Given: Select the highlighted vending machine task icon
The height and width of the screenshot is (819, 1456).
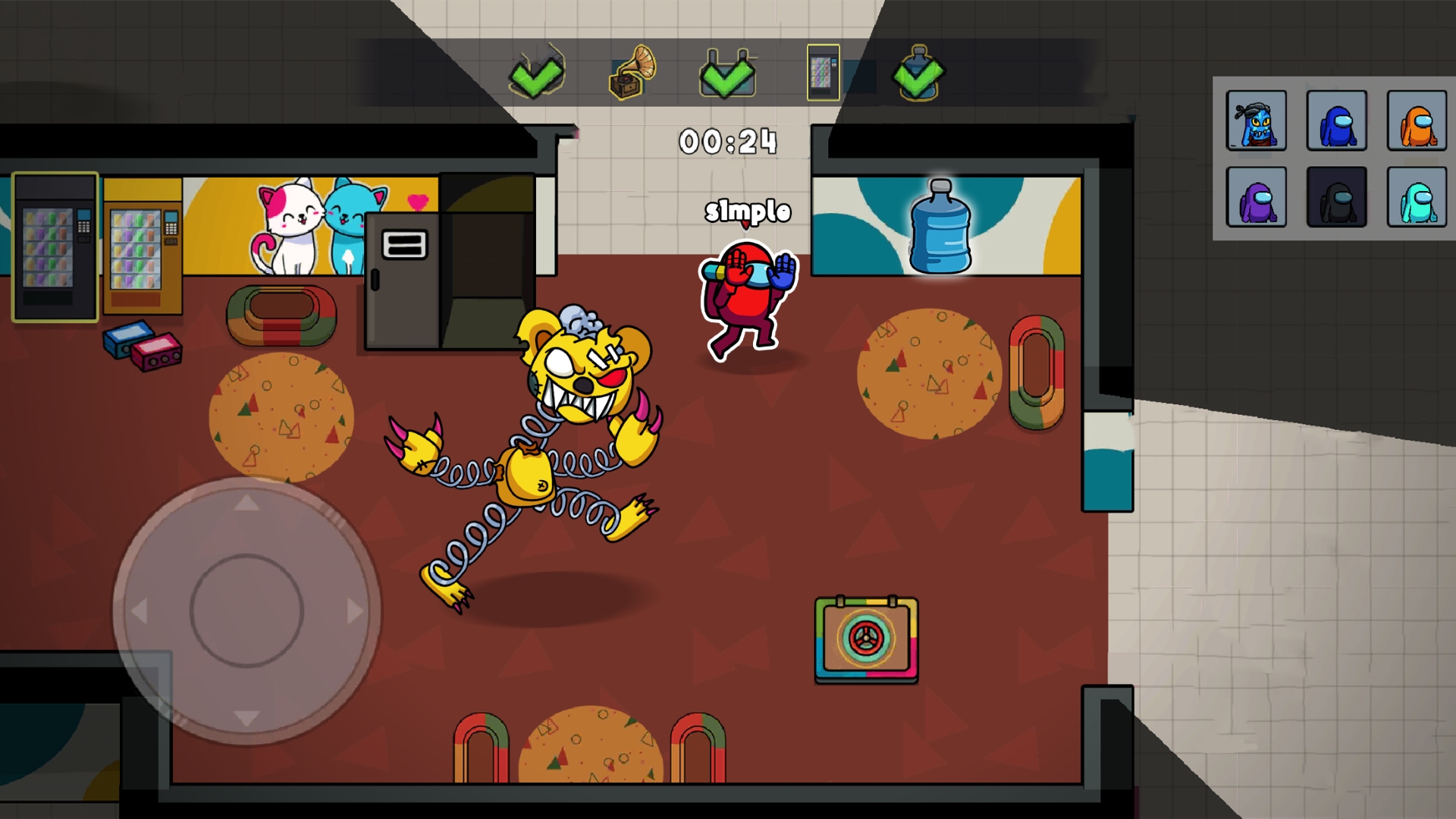Looking at the screenshot, I should pos(822,72).
